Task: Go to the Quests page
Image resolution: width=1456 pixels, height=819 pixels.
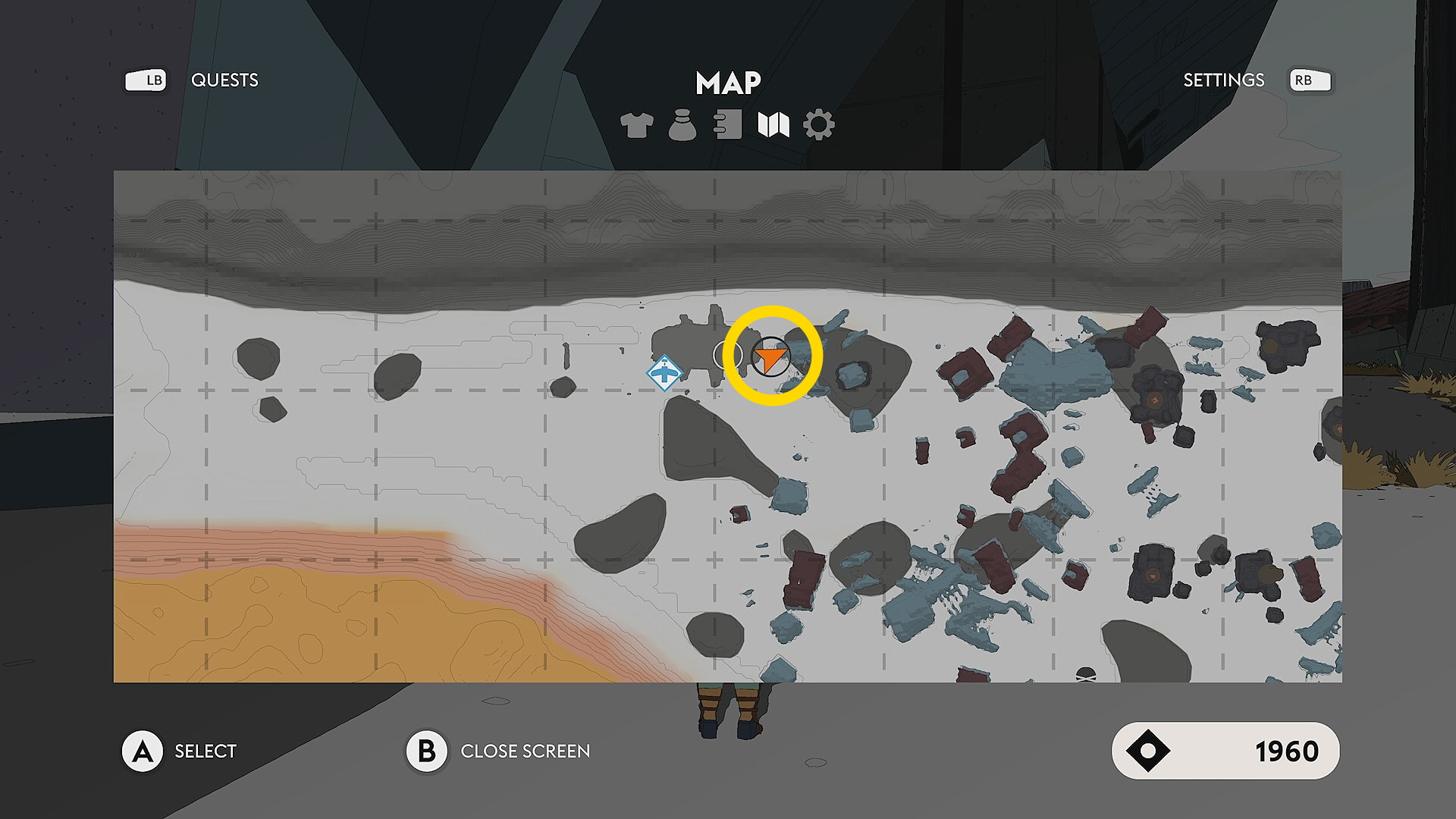Action: 224,80
